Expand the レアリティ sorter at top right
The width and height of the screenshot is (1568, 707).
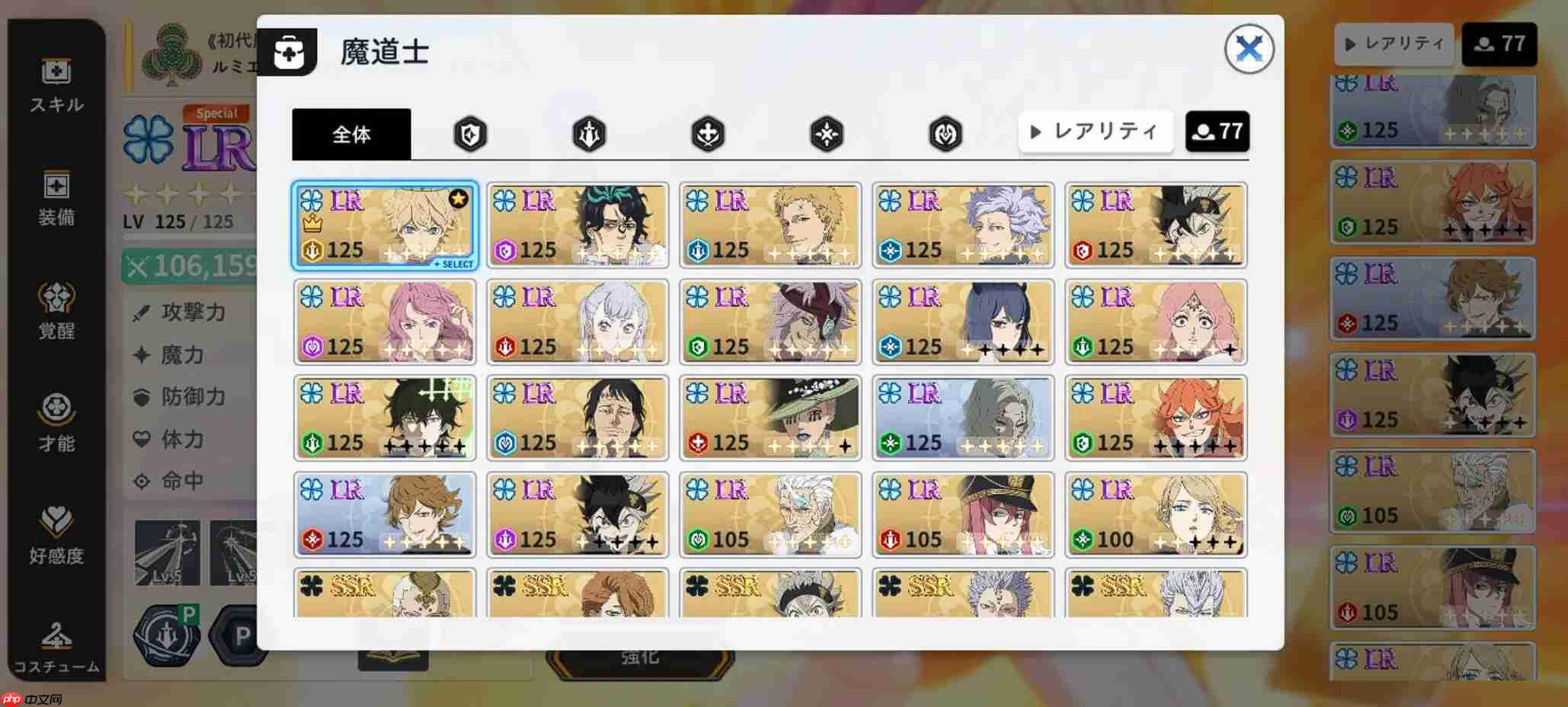[x=1394, y=44]
